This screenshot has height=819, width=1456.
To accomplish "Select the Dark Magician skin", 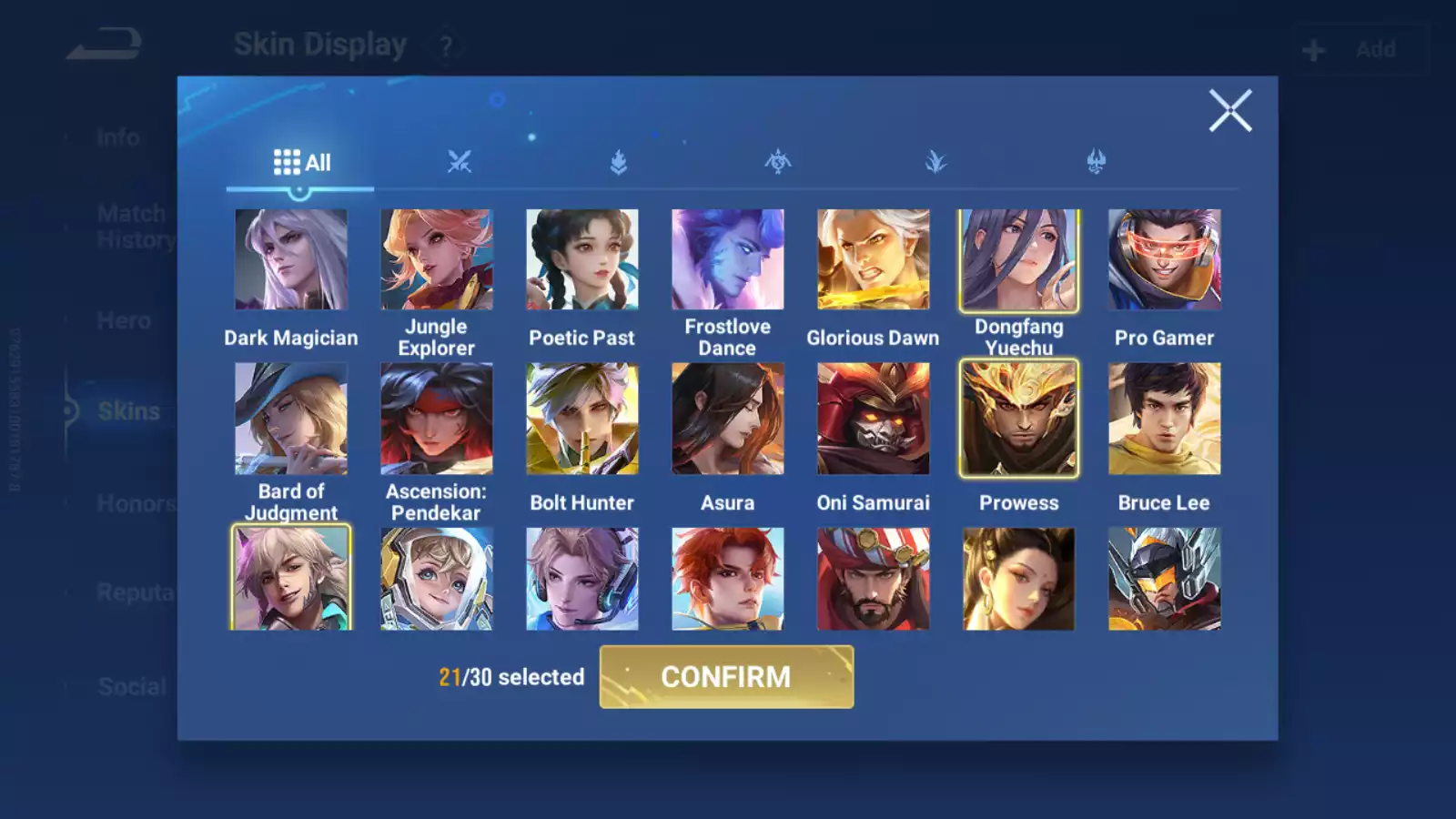I will (x=291, y=260).
